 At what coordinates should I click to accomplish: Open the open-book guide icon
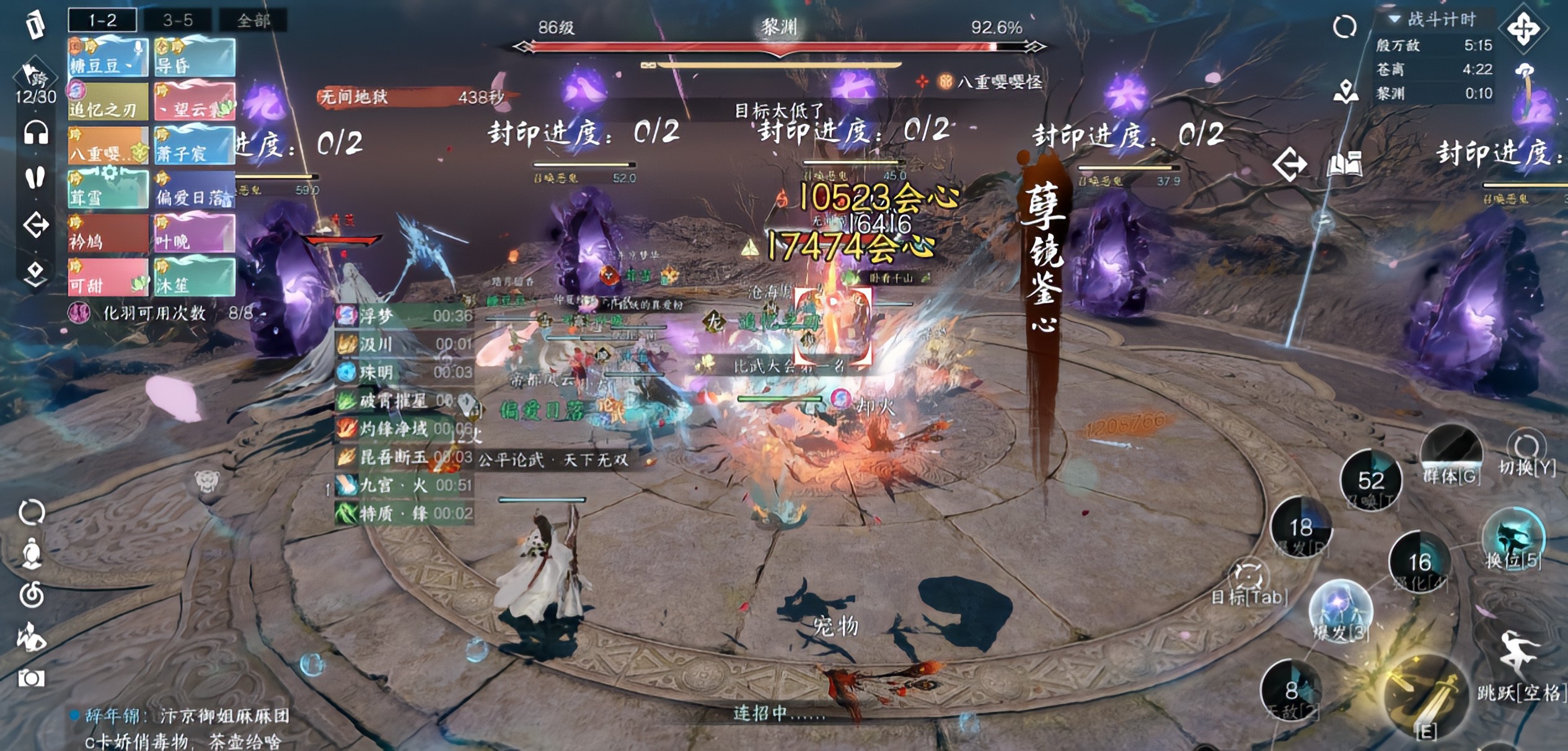pyautogui.click(x=1344, y=164)
